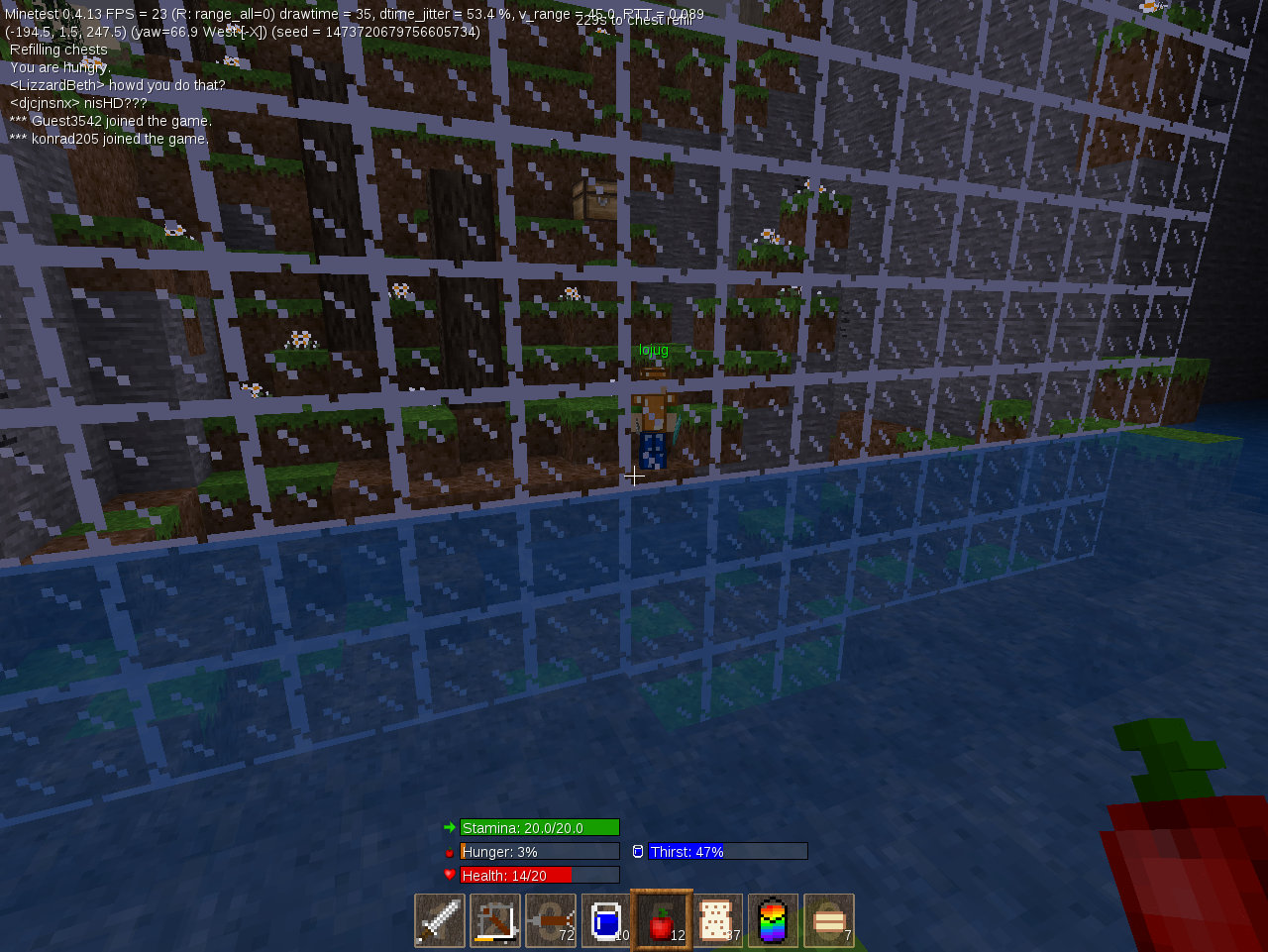The width and height of the screenshot is (1268, 952).
Task: Click the Thirst 47% progress bar
Action: tap(729, 851)
